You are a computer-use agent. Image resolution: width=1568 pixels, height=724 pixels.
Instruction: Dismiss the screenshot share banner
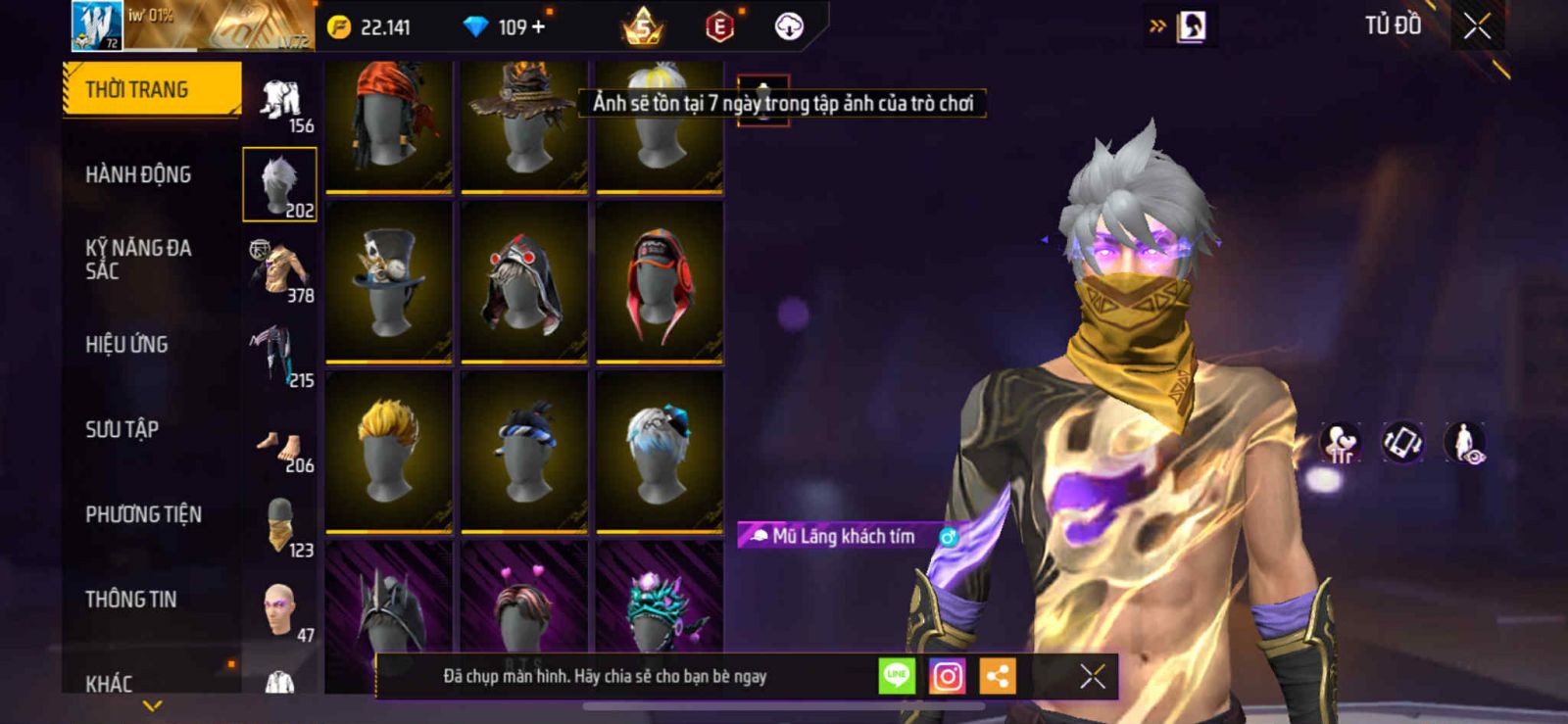(1093, 676)
